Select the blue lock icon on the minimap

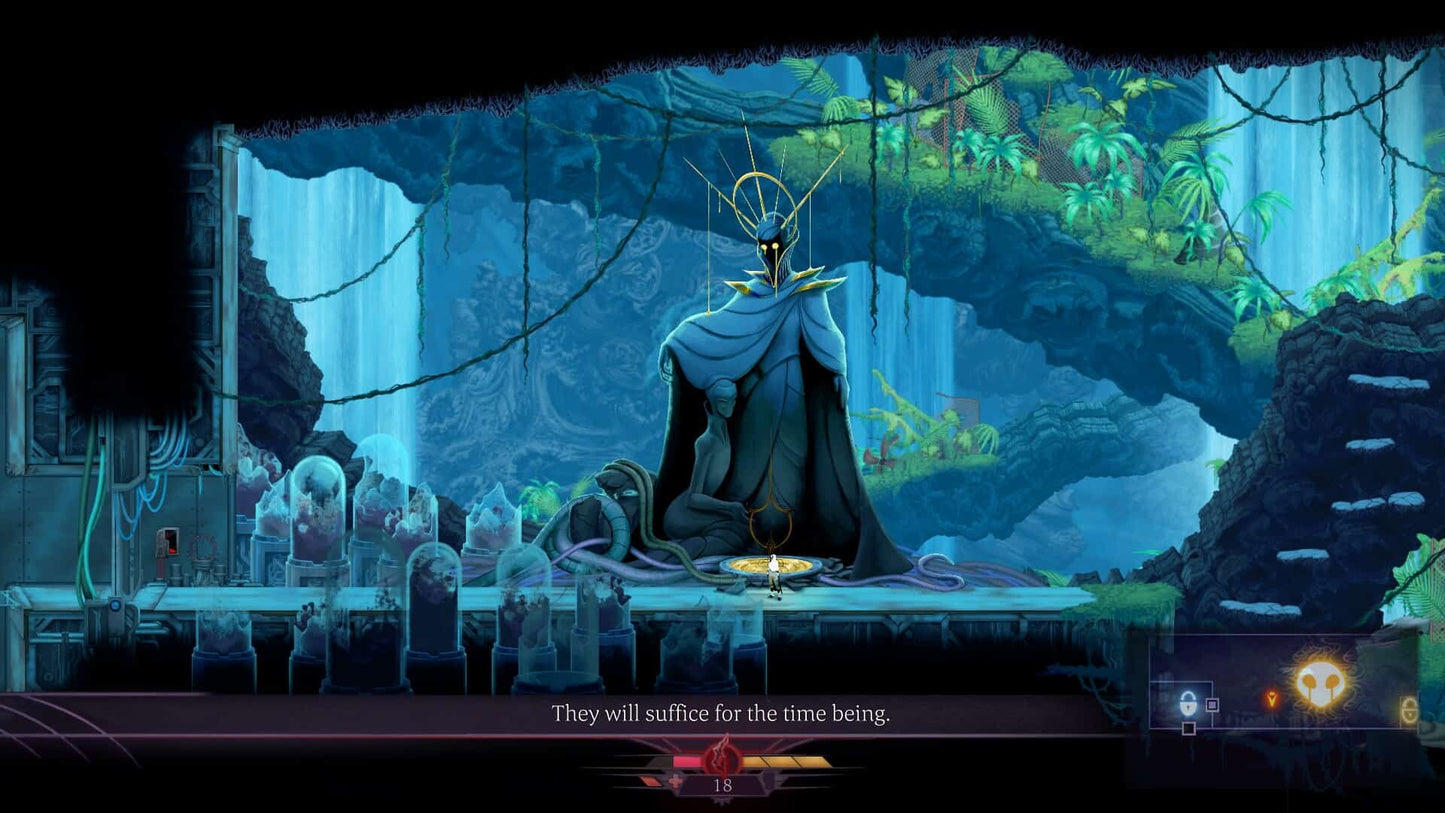click(x=1189, y=704)
